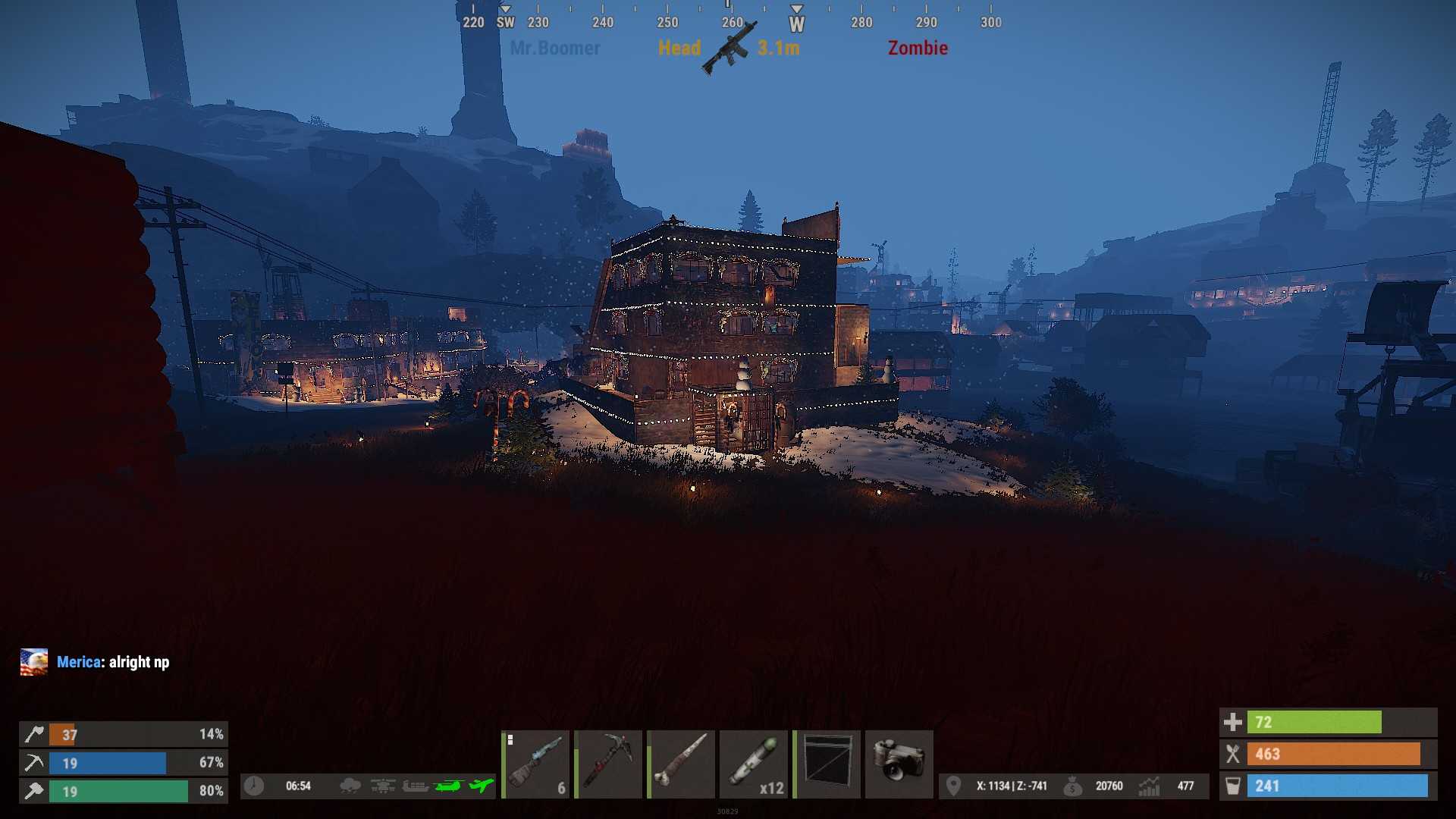
Task: Select the medical syringe stack
Action: (754, 764)
